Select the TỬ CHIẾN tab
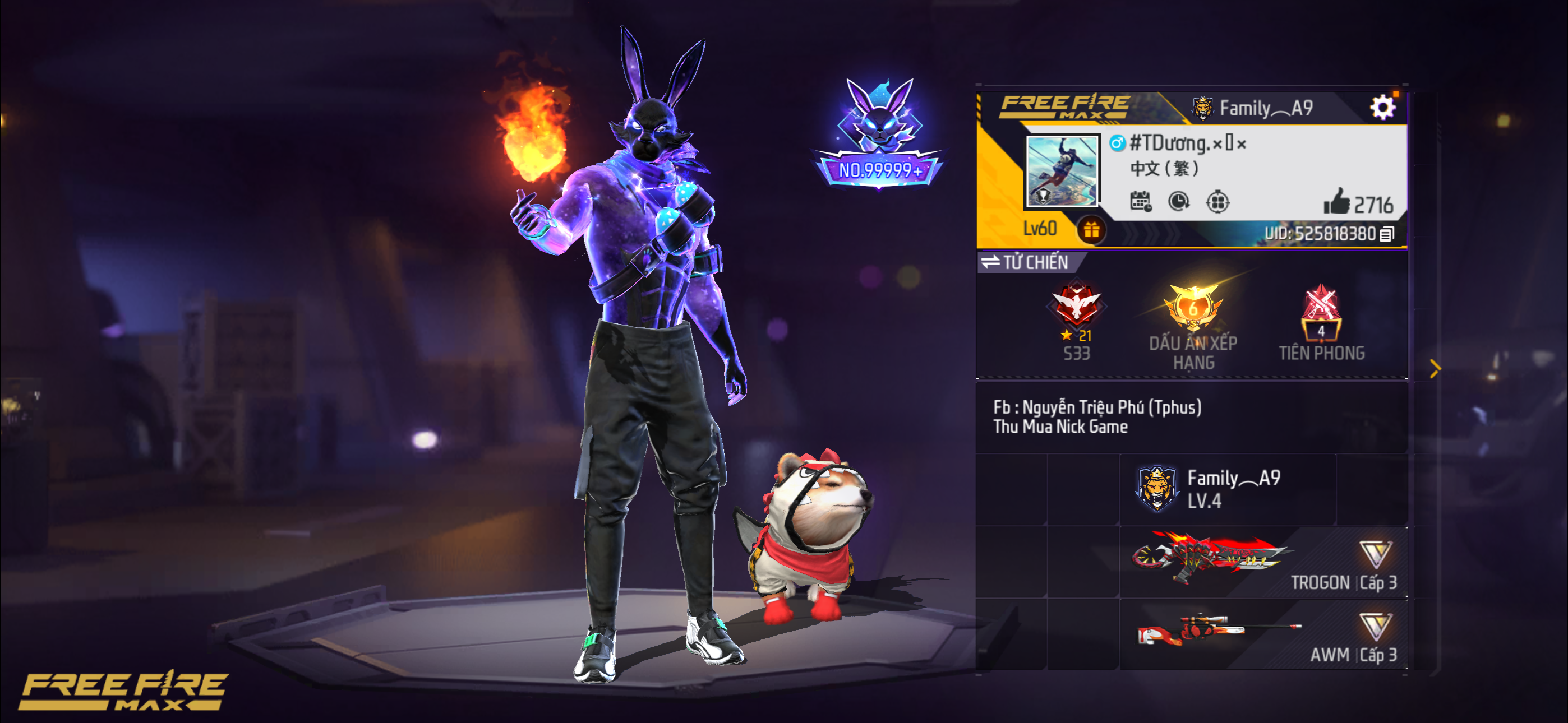The width and height of the screenshot is (1568, 723). pyautogui.click(x=1035, y=262)
